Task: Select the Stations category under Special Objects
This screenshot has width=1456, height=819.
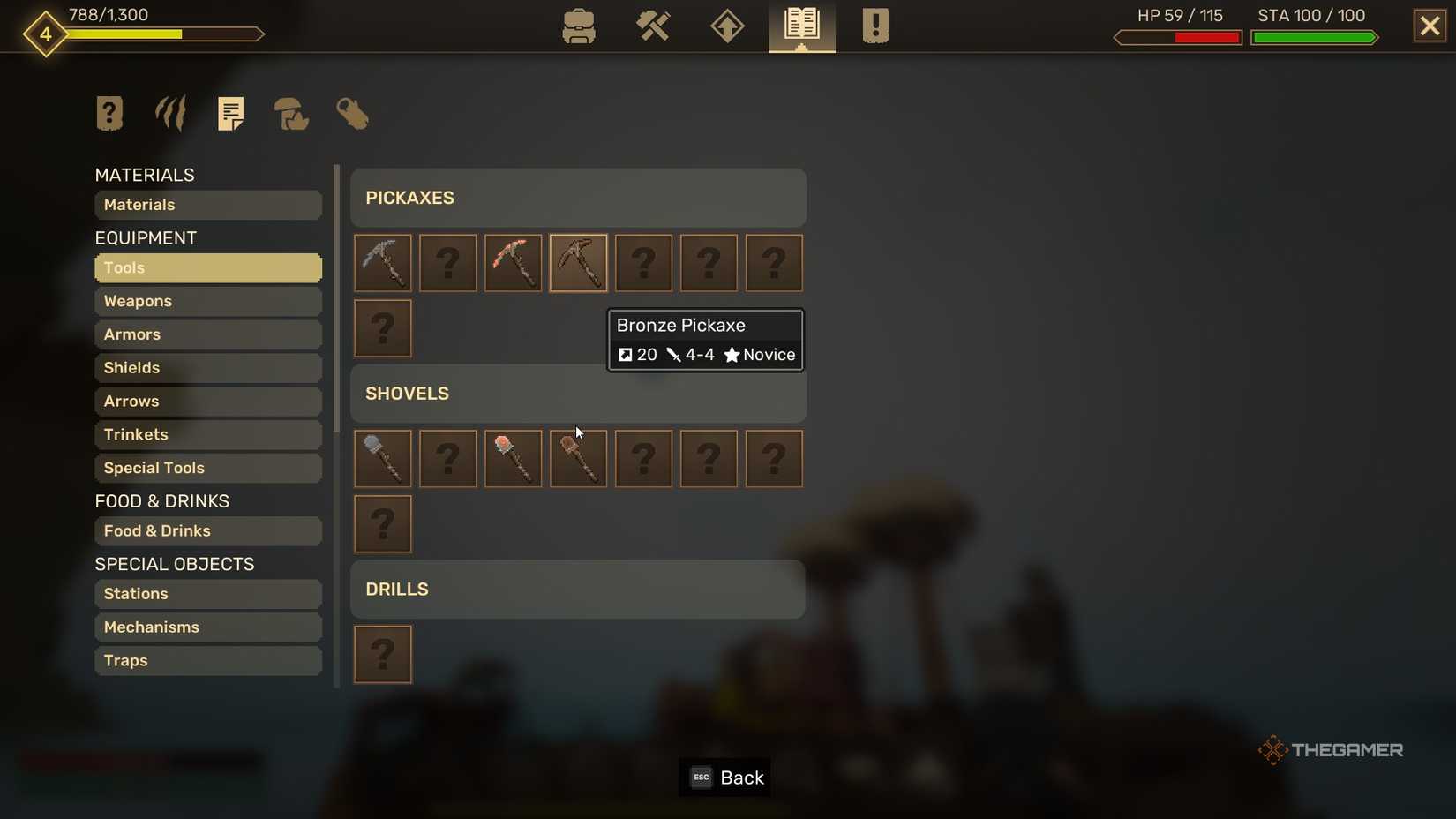Action: 207,594
